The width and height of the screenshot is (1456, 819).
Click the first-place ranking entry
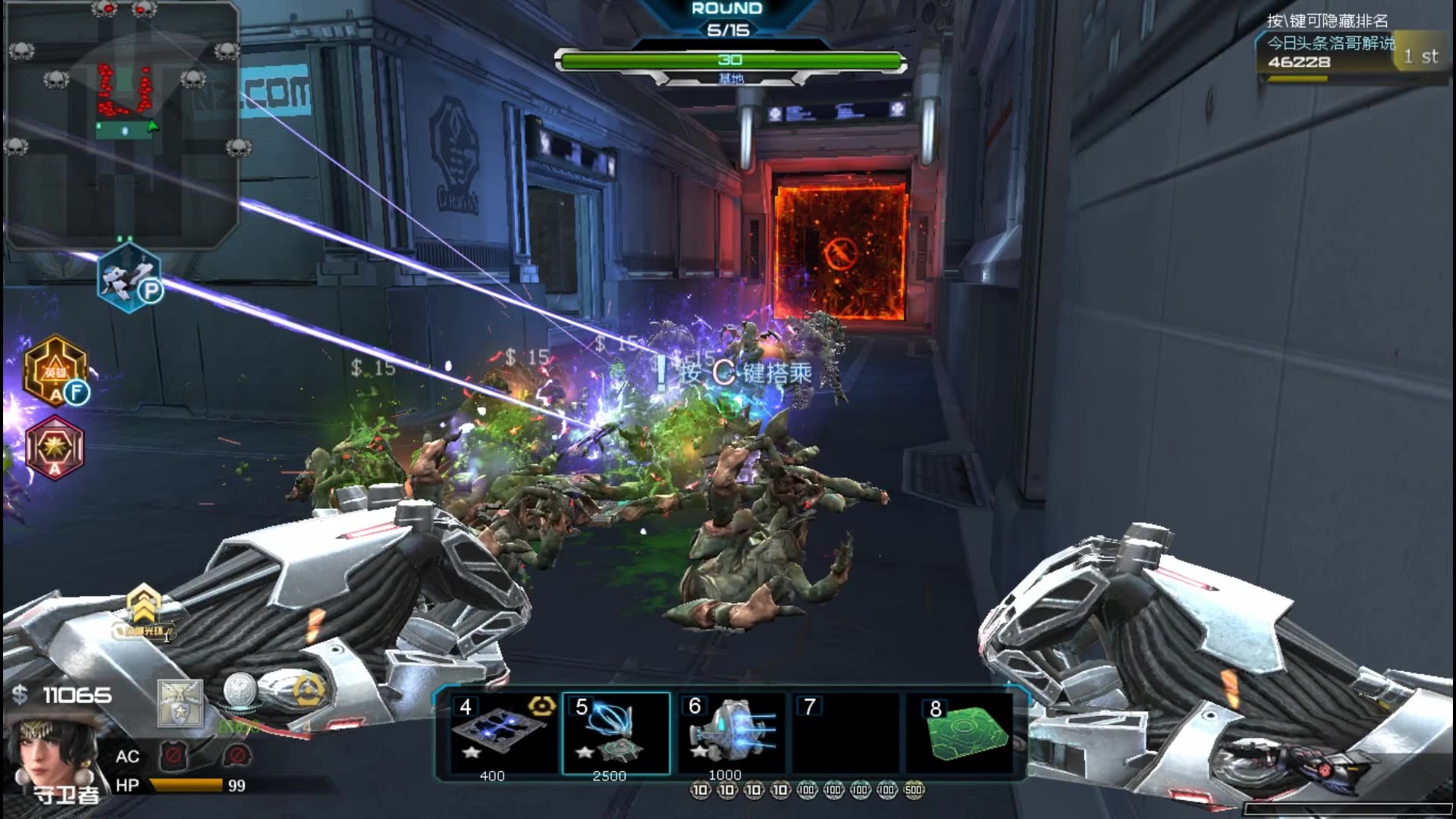click(1350, 52)
